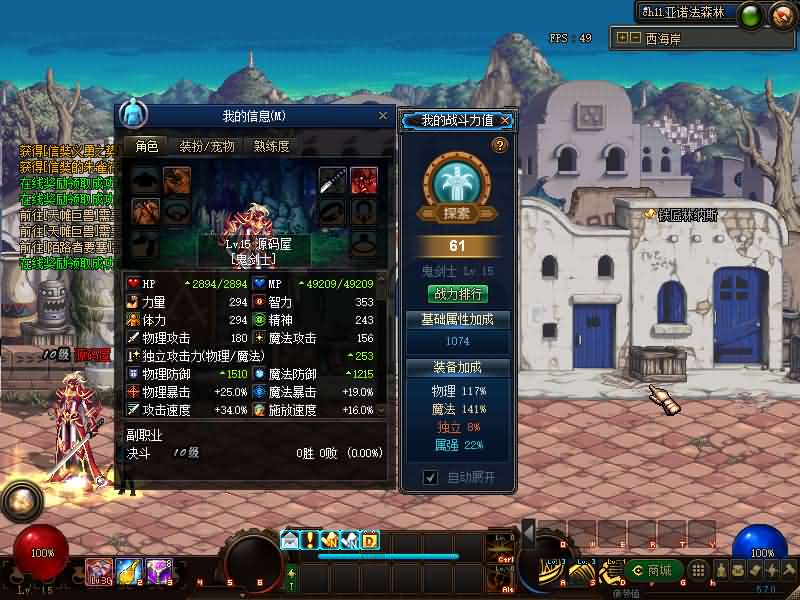Image resolution: width=800 pixels, height=600 pixels.
Task: Switch to the 装扮/宠物 tab
Action: (x=207, y=146)
